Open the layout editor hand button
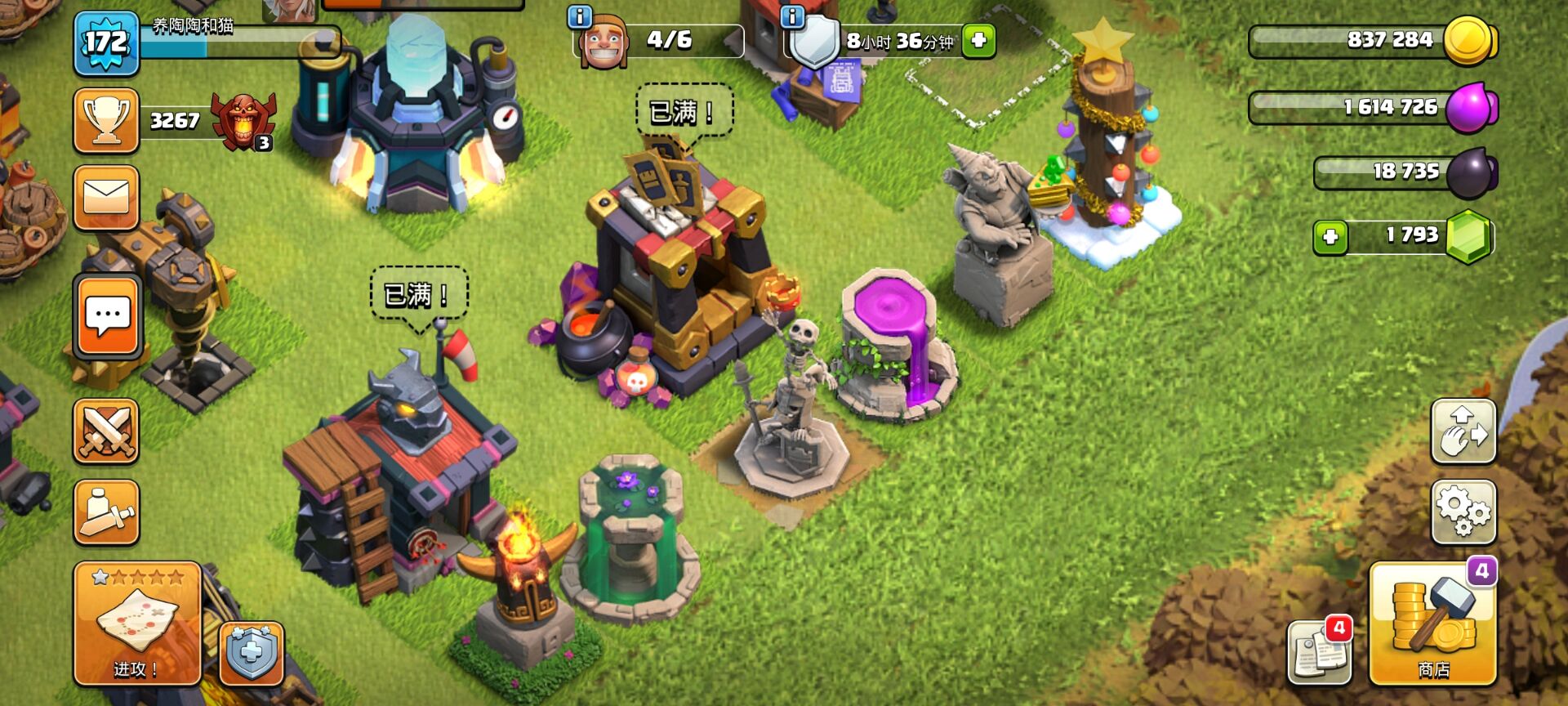Viewport: 1568px width, 706px height. pyautogui.click(x=1463, y=431)
